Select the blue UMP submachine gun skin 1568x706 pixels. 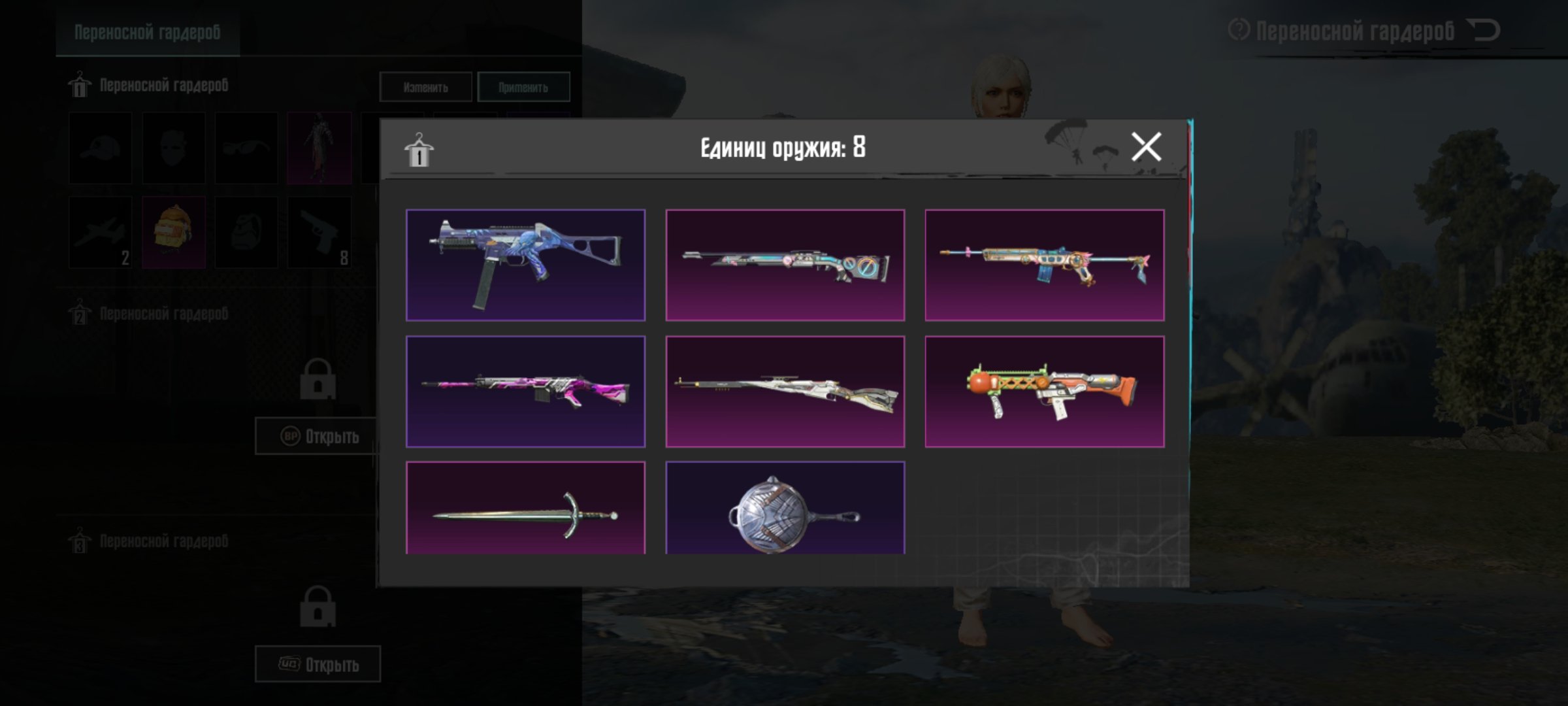[525, 265]
